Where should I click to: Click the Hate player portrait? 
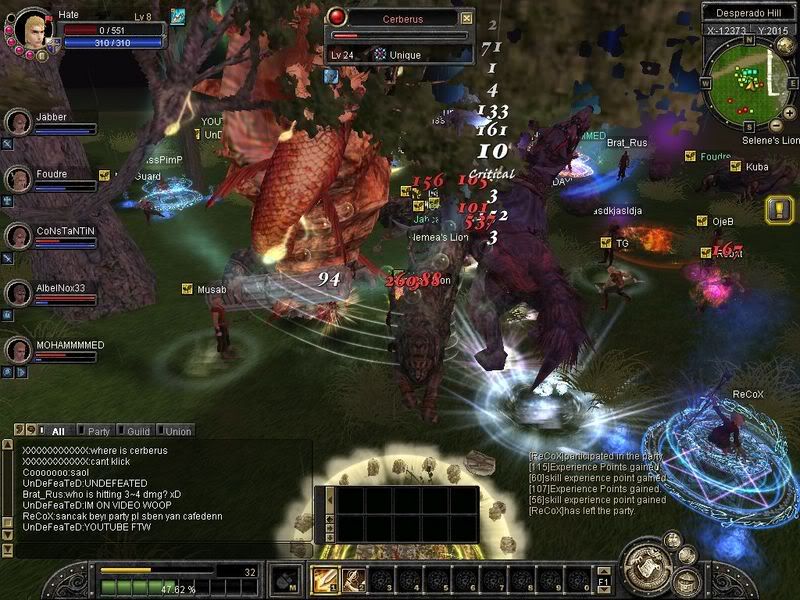(27, 27)
